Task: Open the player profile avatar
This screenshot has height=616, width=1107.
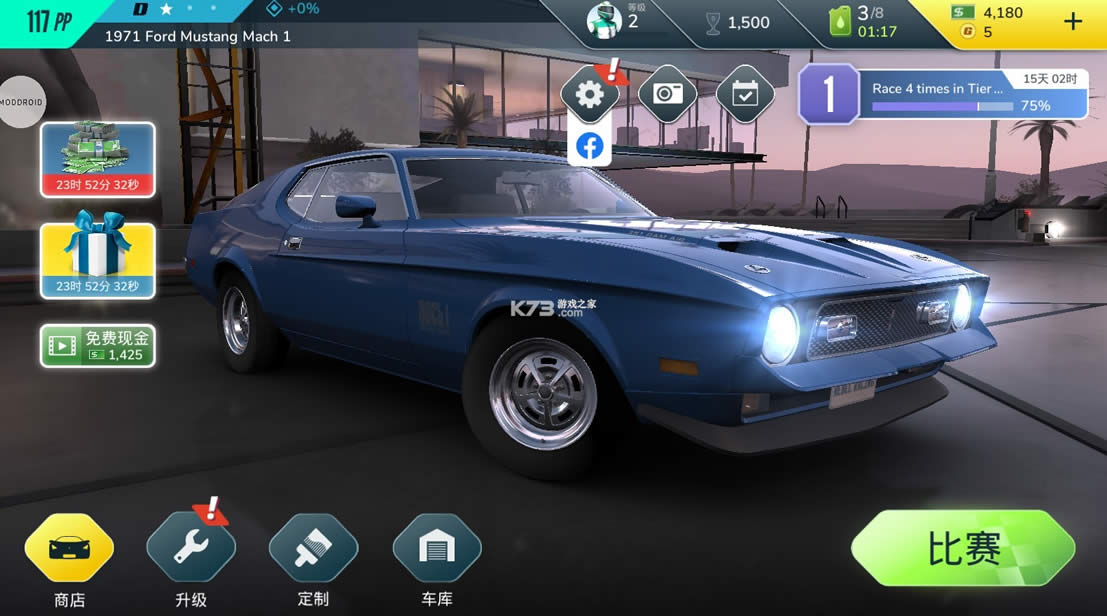Action: (604, 20)
